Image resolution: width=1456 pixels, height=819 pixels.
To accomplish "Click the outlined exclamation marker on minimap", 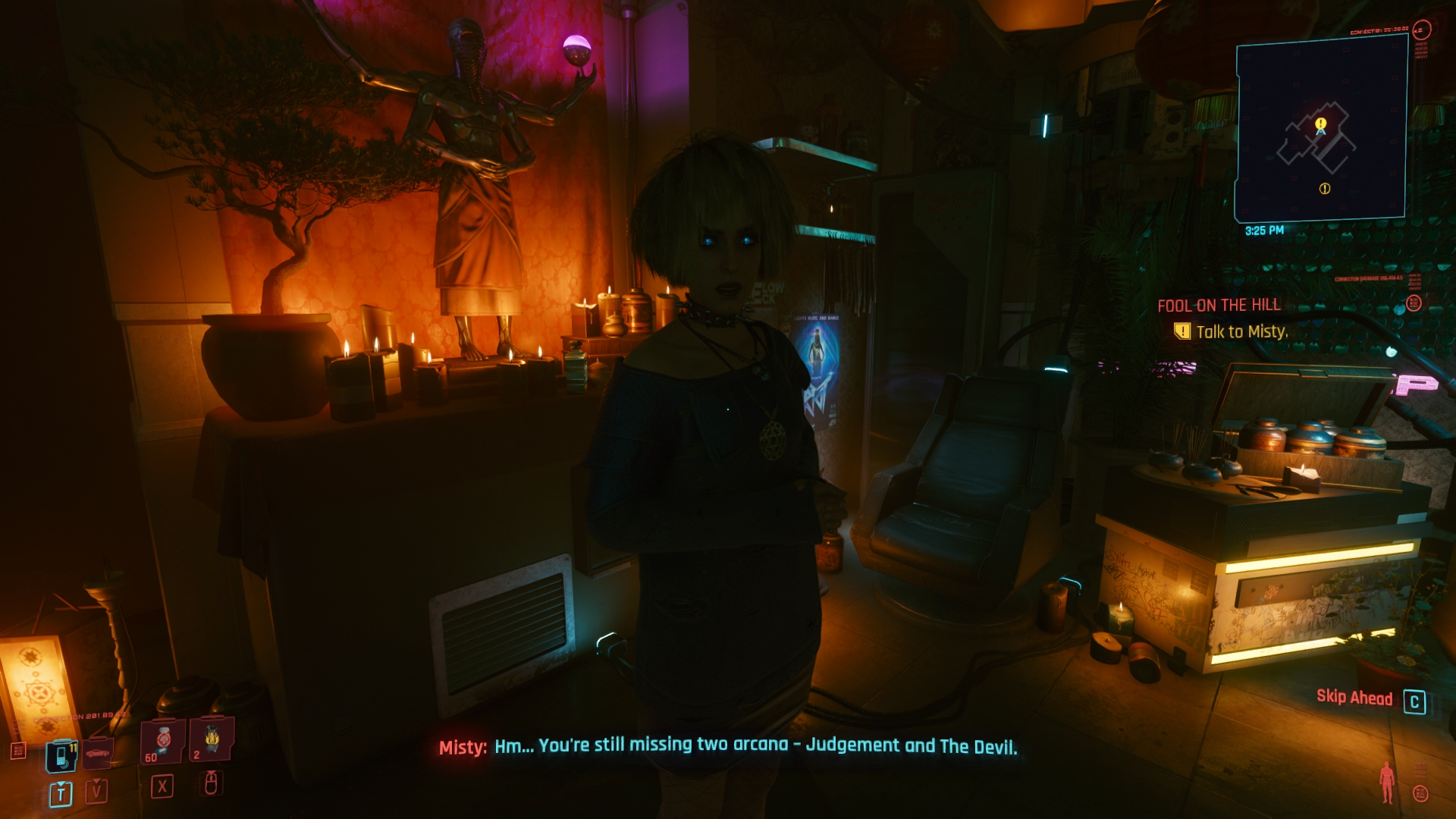I will pyautogui.click(x=1325, y=189).
